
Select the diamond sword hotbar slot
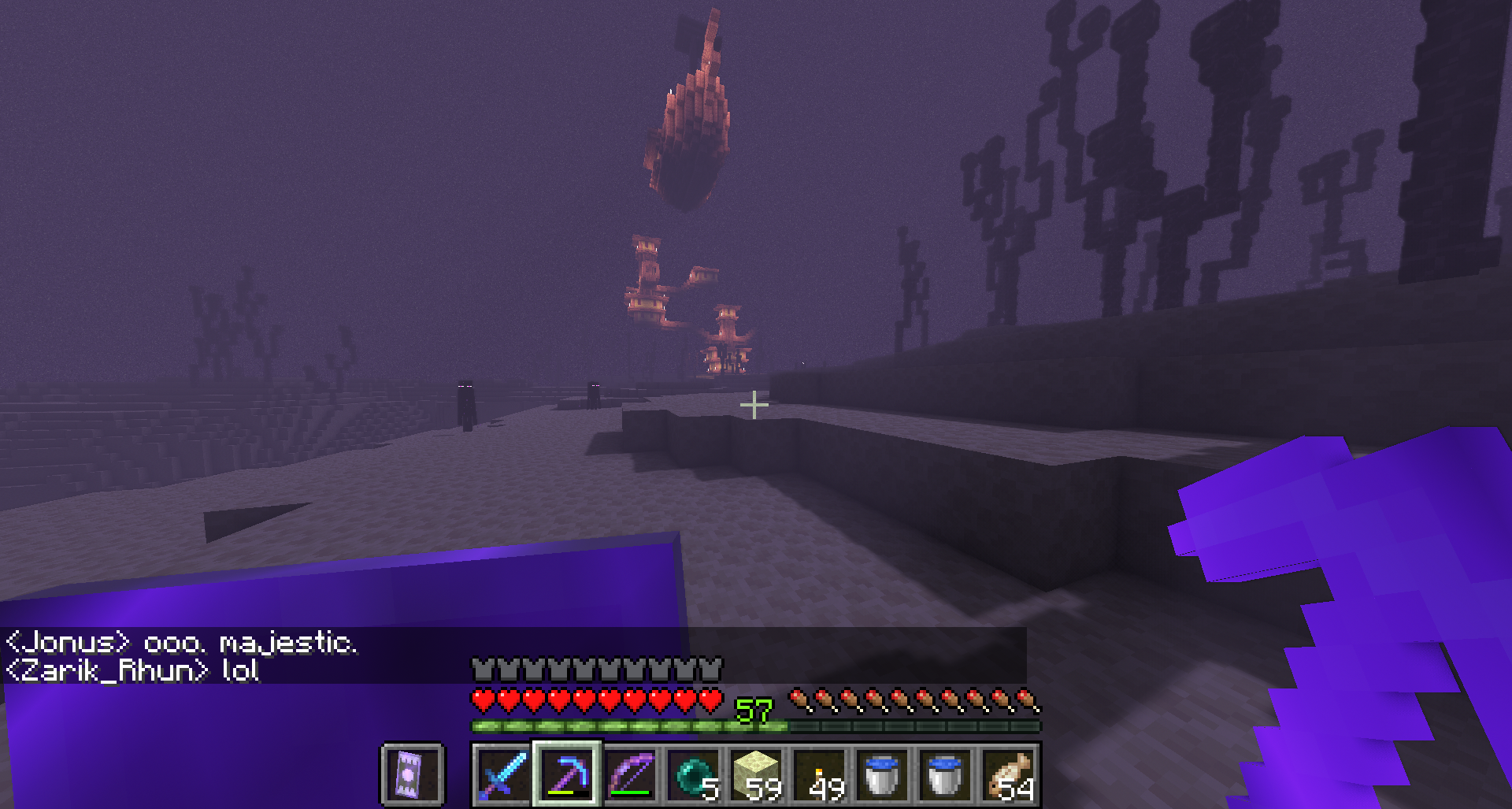coord(503,774)
